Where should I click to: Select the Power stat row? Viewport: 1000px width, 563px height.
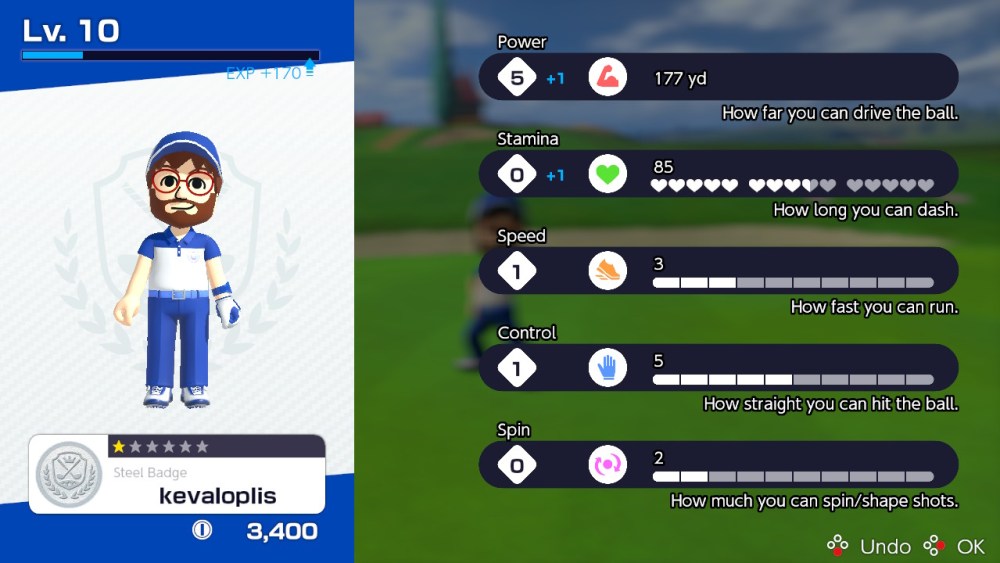pyautogui.click(x=718, y=77)
